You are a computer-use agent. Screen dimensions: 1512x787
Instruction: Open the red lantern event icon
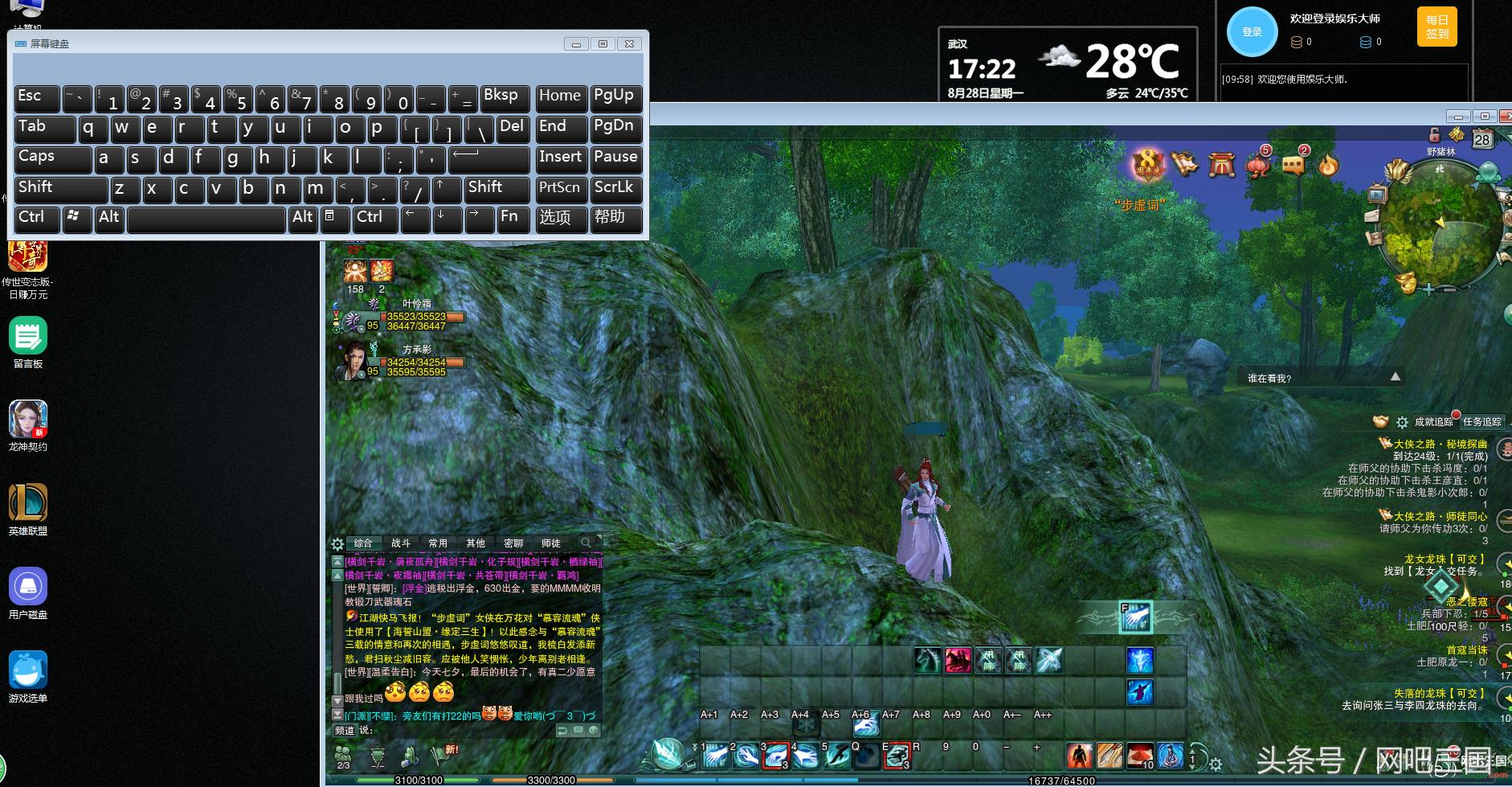tap(1258, 165)
